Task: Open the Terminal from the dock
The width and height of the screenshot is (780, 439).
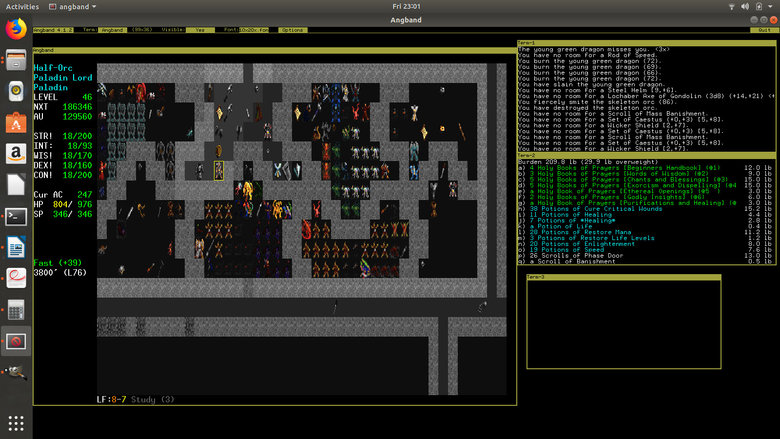Action: pyautogui.click(x=16, y=215)
